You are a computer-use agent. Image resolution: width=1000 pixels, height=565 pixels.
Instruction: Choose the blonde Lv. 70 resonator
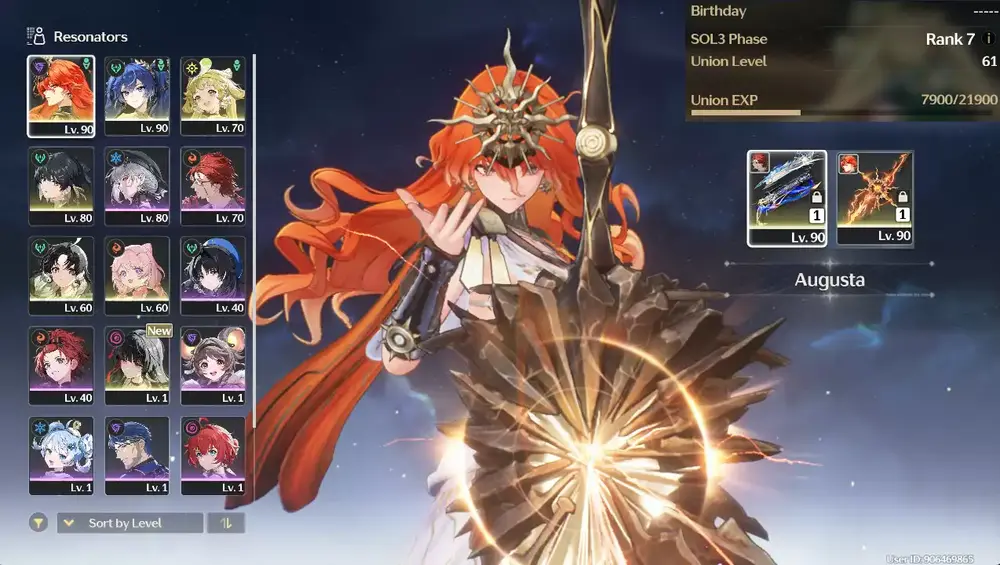tap(213, 95)
